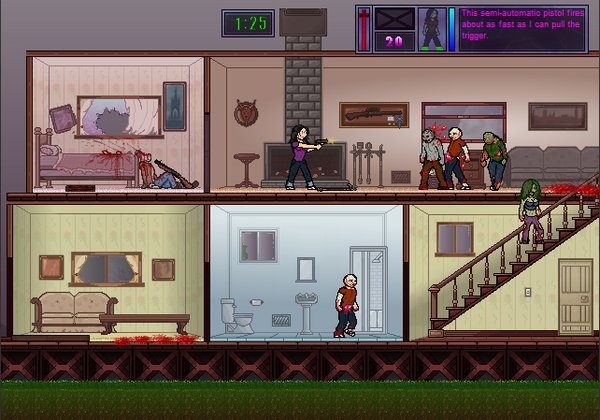Click the green-haired character portrait
600x420 pixels.
[x=432, y=29]
